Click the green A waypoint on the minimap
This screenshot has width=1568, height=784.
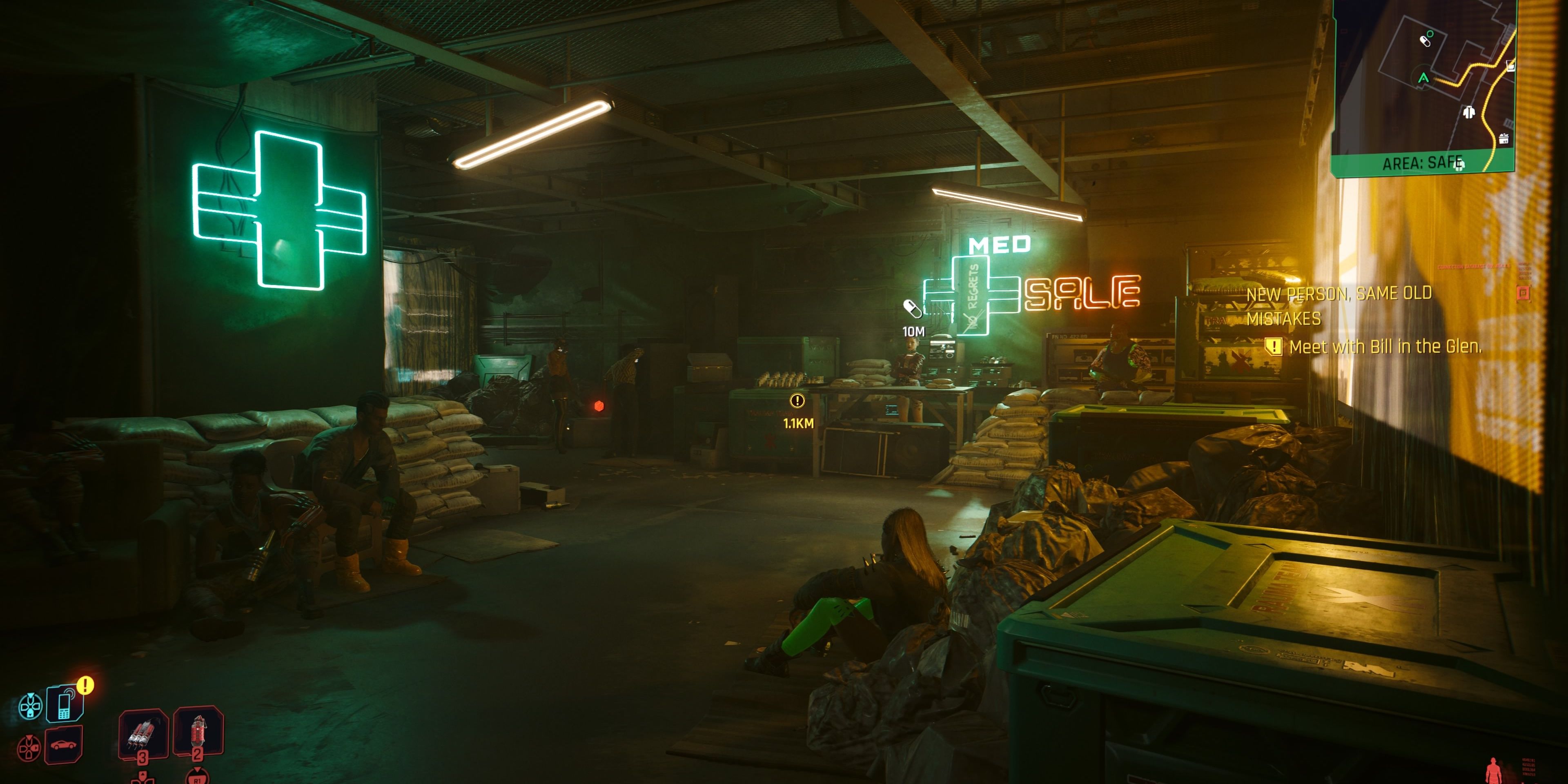tap(1424, 78)
